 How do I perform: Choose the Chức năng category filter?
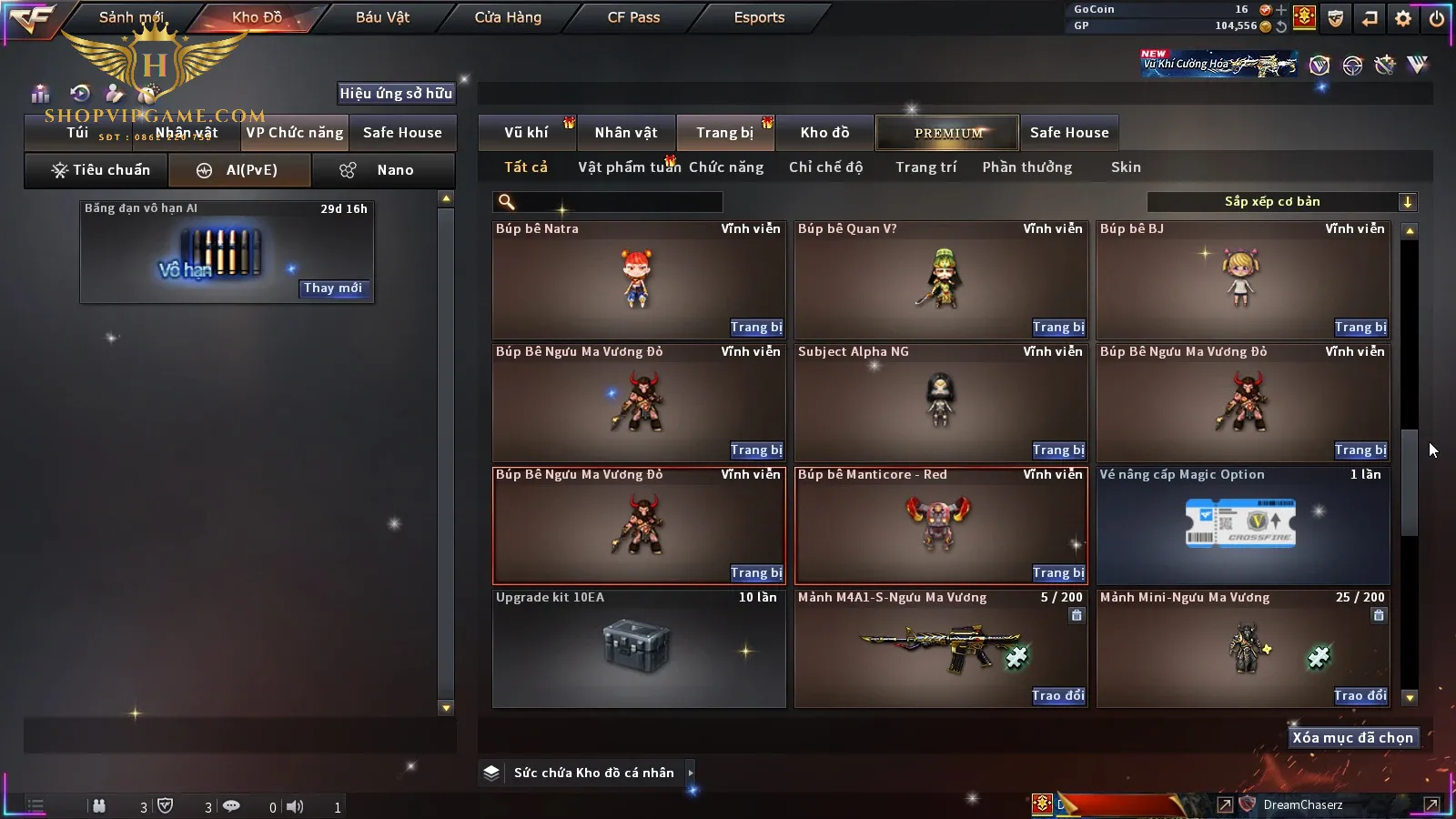[726, 167]
